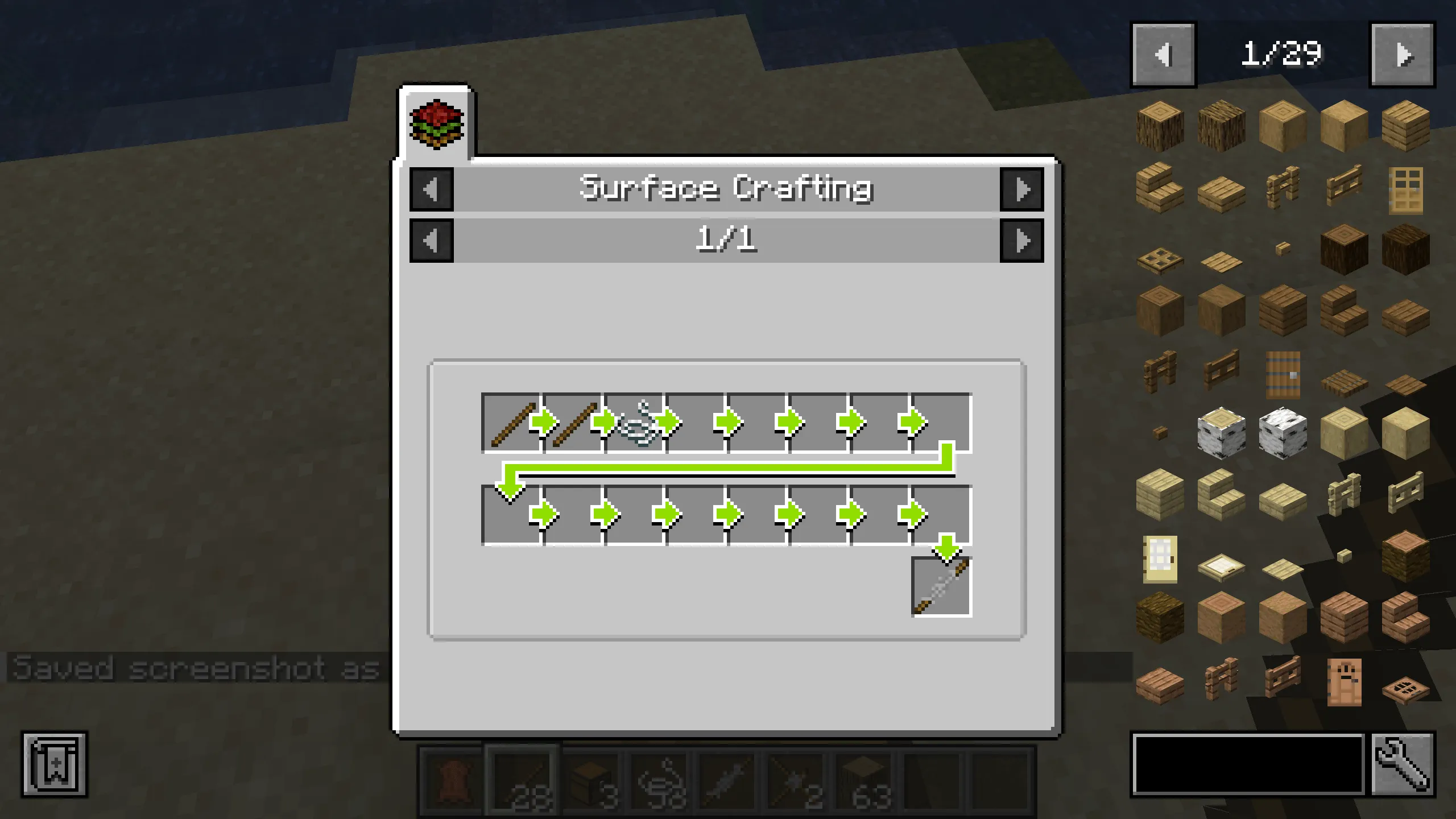Switch to previous recipe category
Viewport: 1456px width, 819px height.
(x=431, y=190)
